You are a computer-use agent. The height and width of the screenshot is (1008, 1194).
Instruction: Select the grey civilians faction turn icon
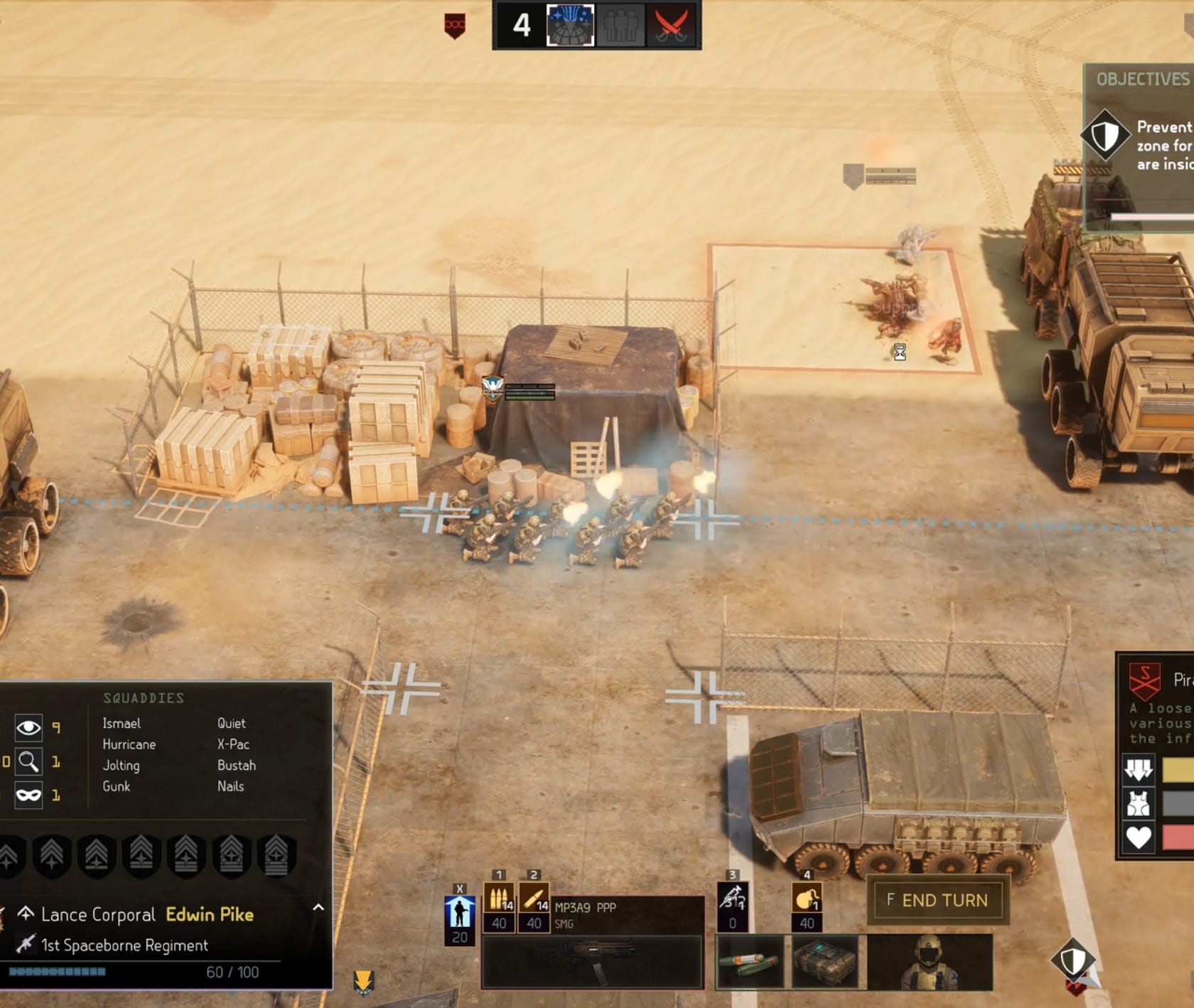(x=620, y=26)
